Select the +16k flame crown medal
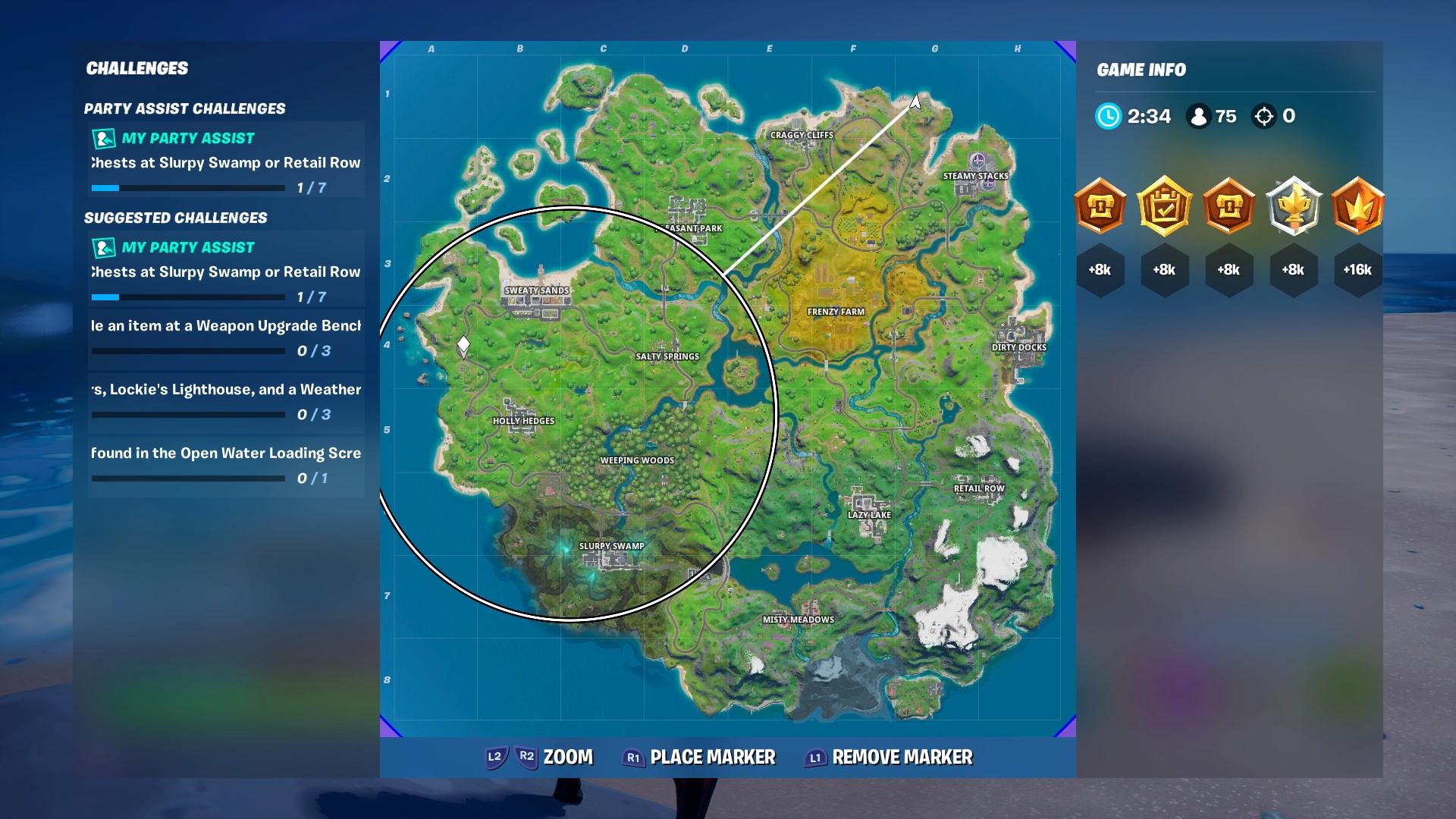Image resolution: width=1456 pixels, height=819 pixels. coord(1357,206)
